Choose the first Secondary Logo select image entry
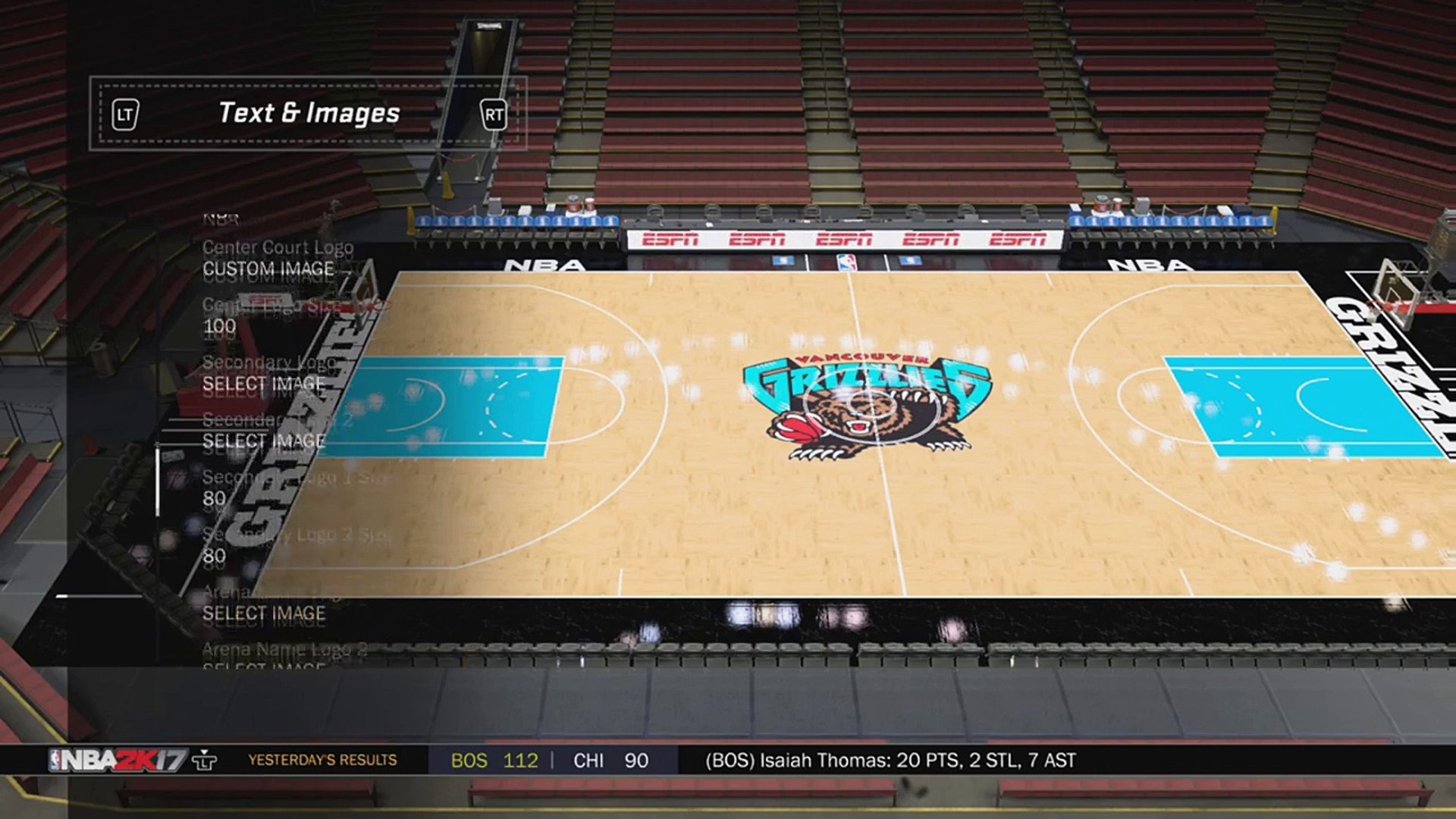The image size is (1456, 819). click(263, 384)
